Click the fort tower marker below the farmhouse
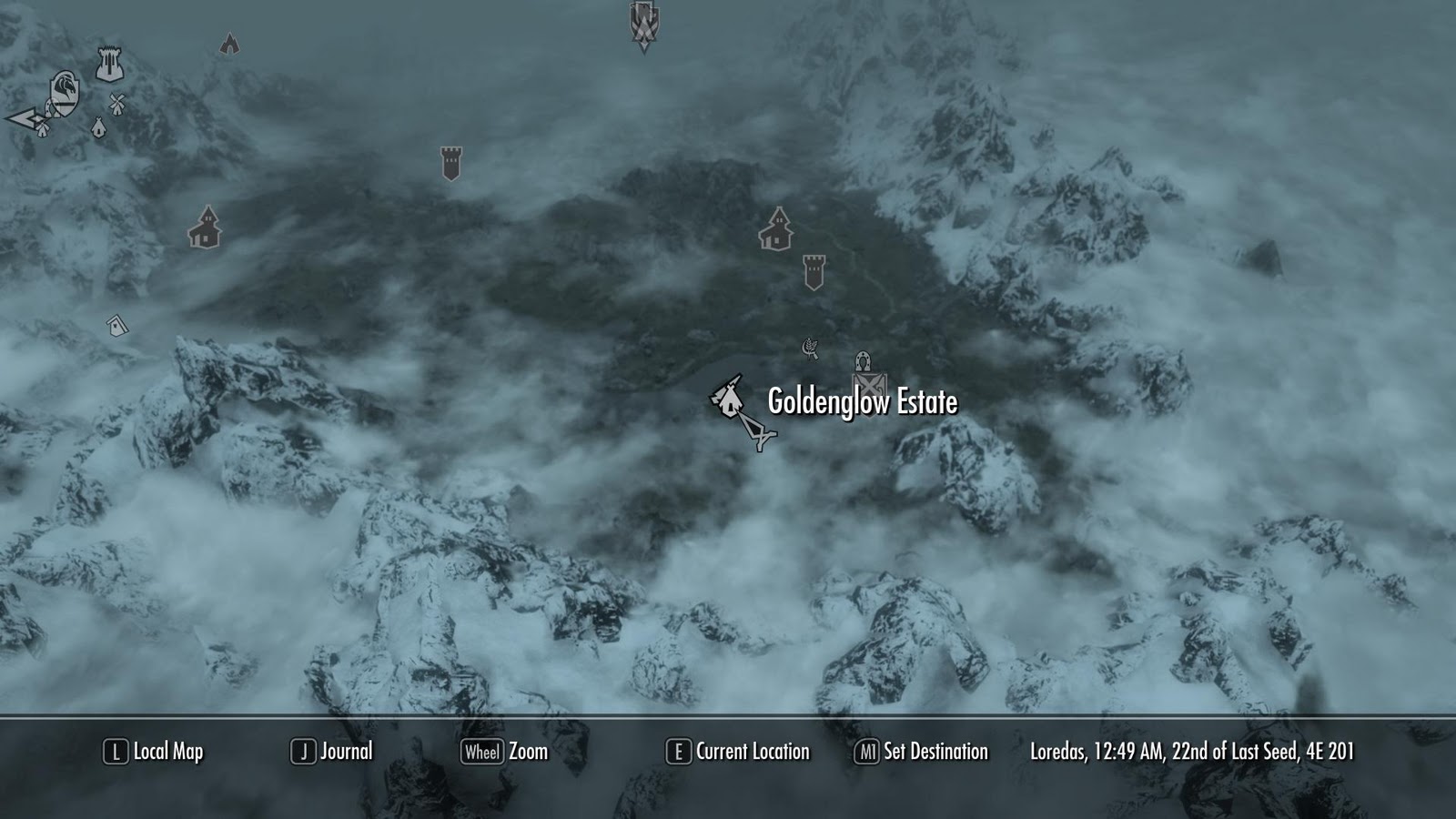Screen dimensions: 1456x819 coord(816,270)
